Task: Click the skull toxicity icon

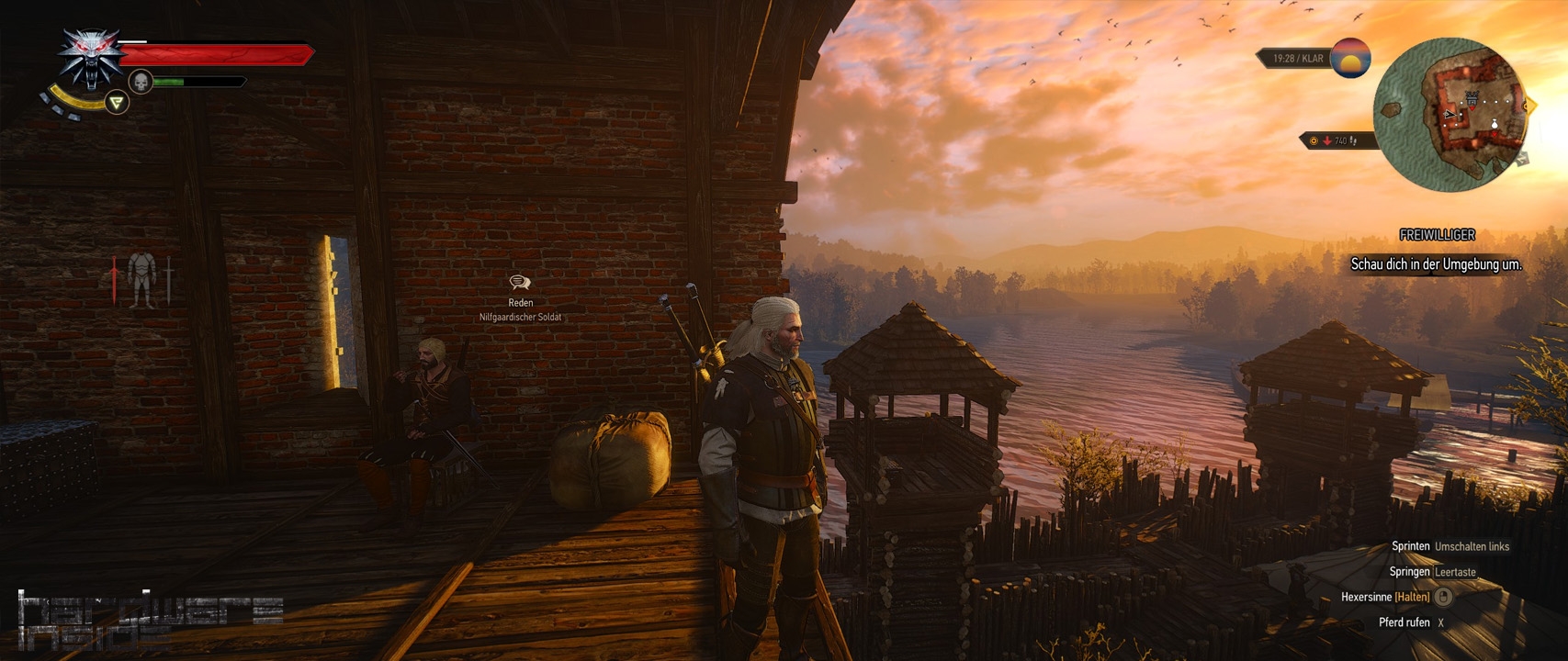Action: (x=141, y=82)
